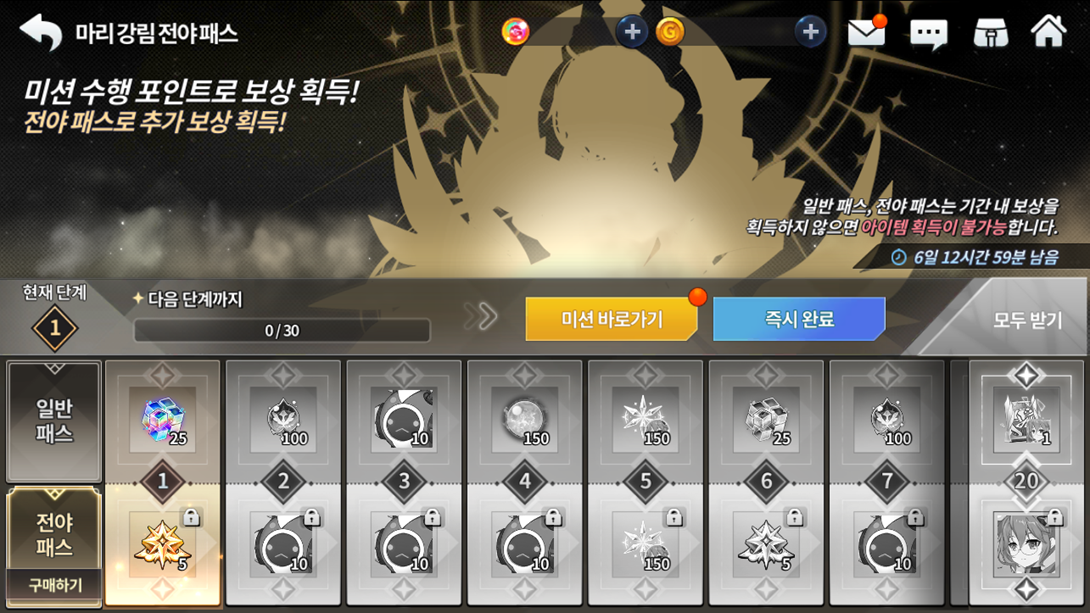Return to the home lobby
1090x613 pixels.
coord(1048,32)
